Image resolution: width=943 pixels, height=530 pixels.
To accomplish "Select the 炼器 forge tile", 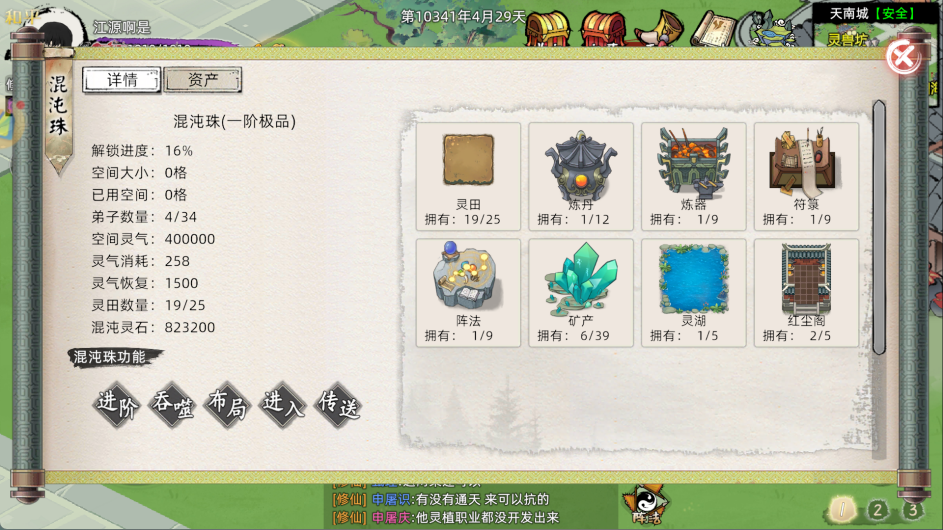I will pos(694,175).
